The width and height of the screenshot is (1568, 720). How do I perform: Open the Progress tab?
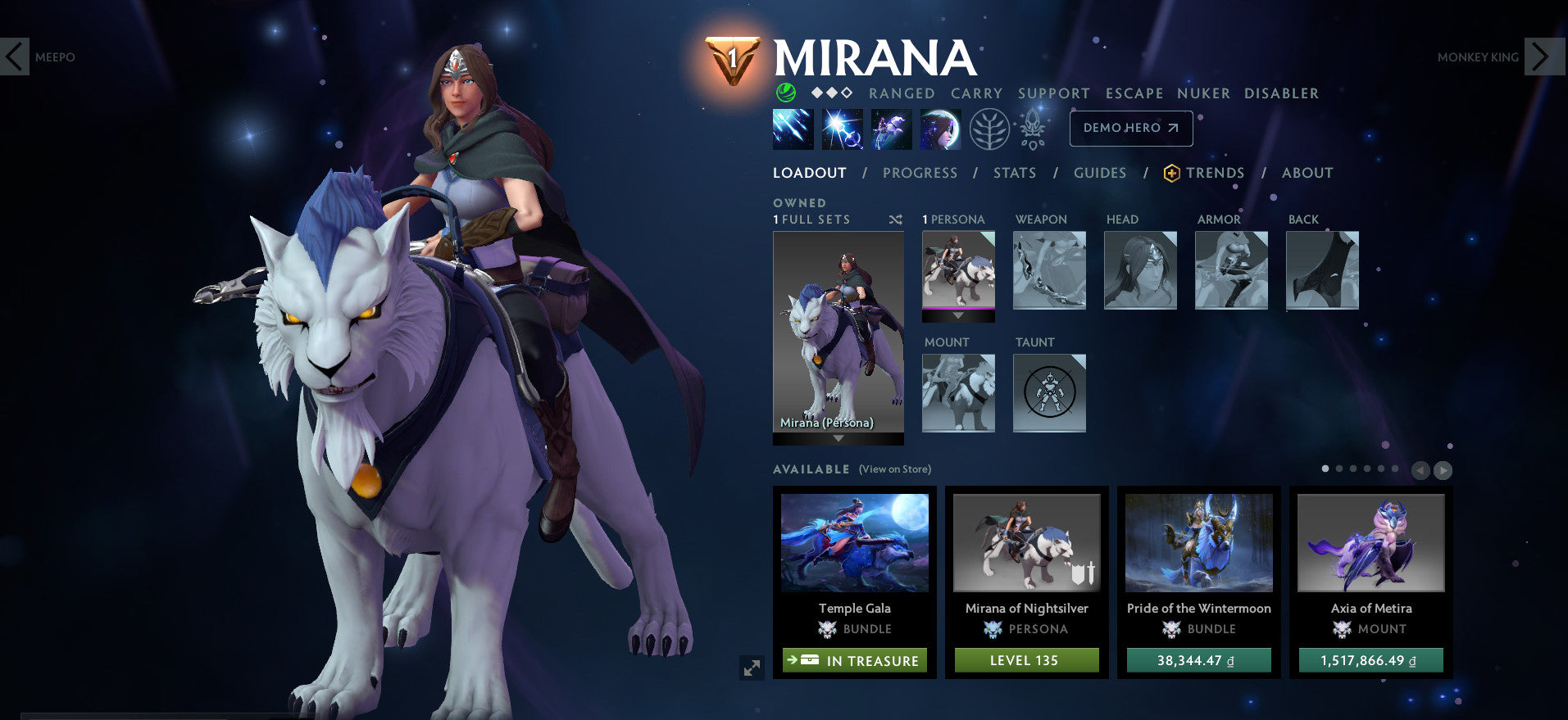point(920,173)
